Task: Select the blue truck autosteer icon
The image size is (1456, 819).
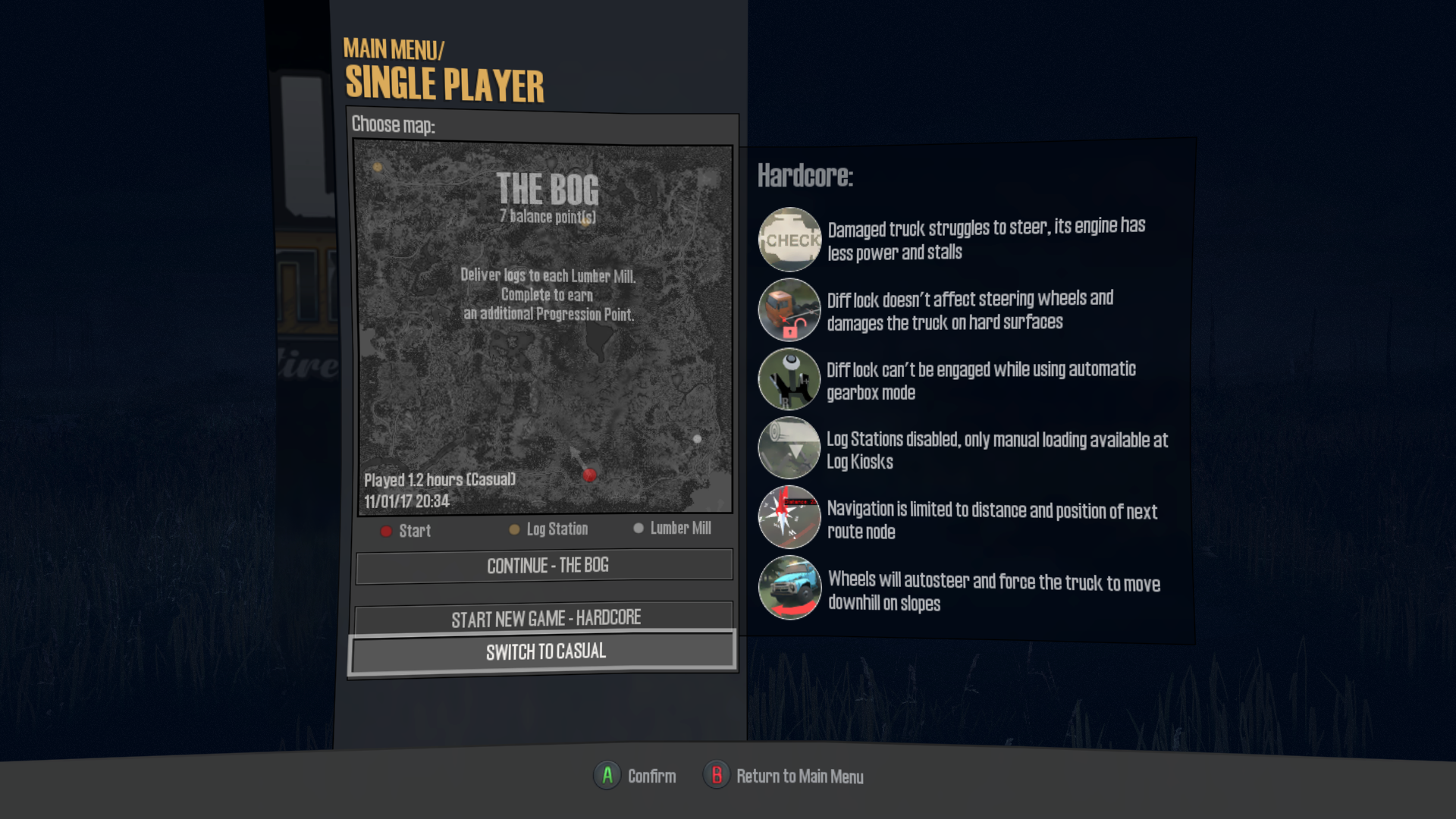Action: 789,588
